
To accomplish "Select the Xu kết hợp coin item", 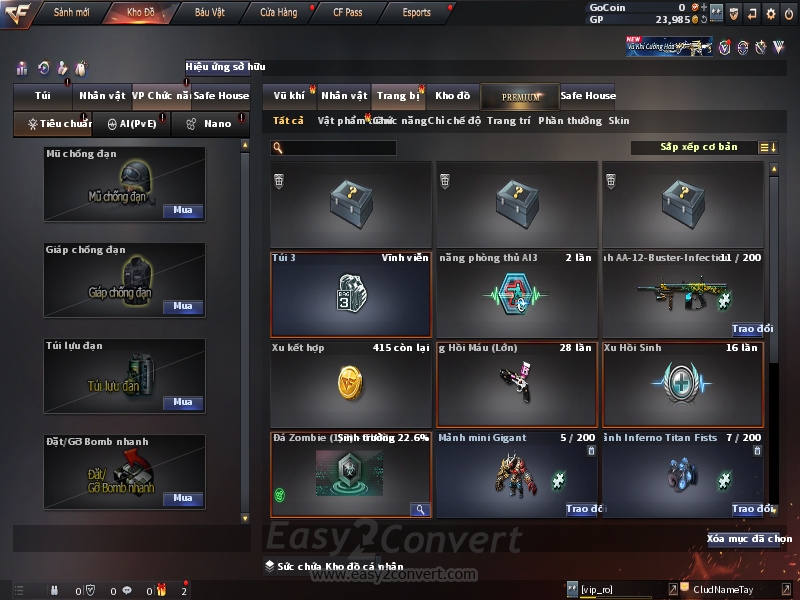I will (x=351, y=385).
